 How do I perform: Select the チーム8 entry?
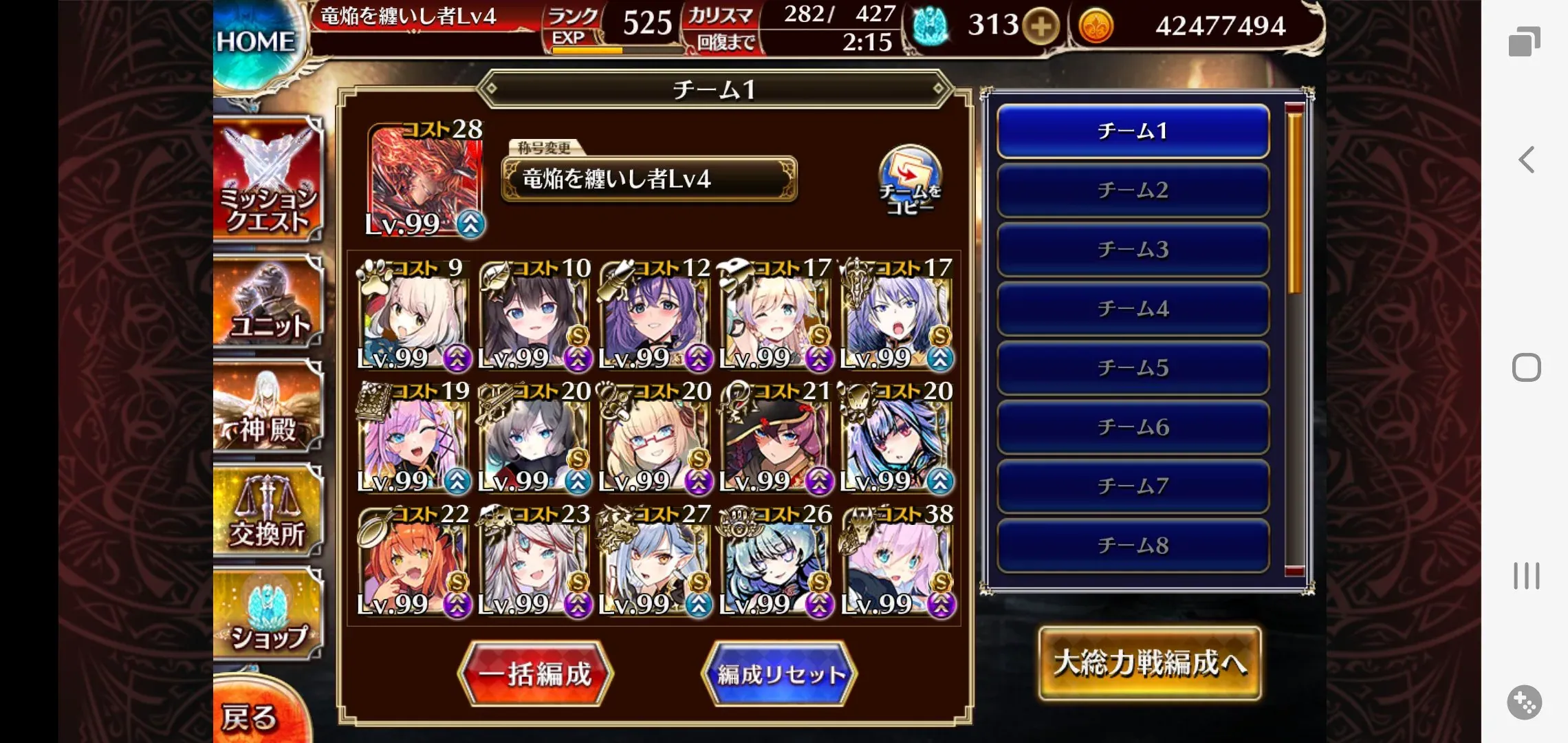(x=1131, y=546)
